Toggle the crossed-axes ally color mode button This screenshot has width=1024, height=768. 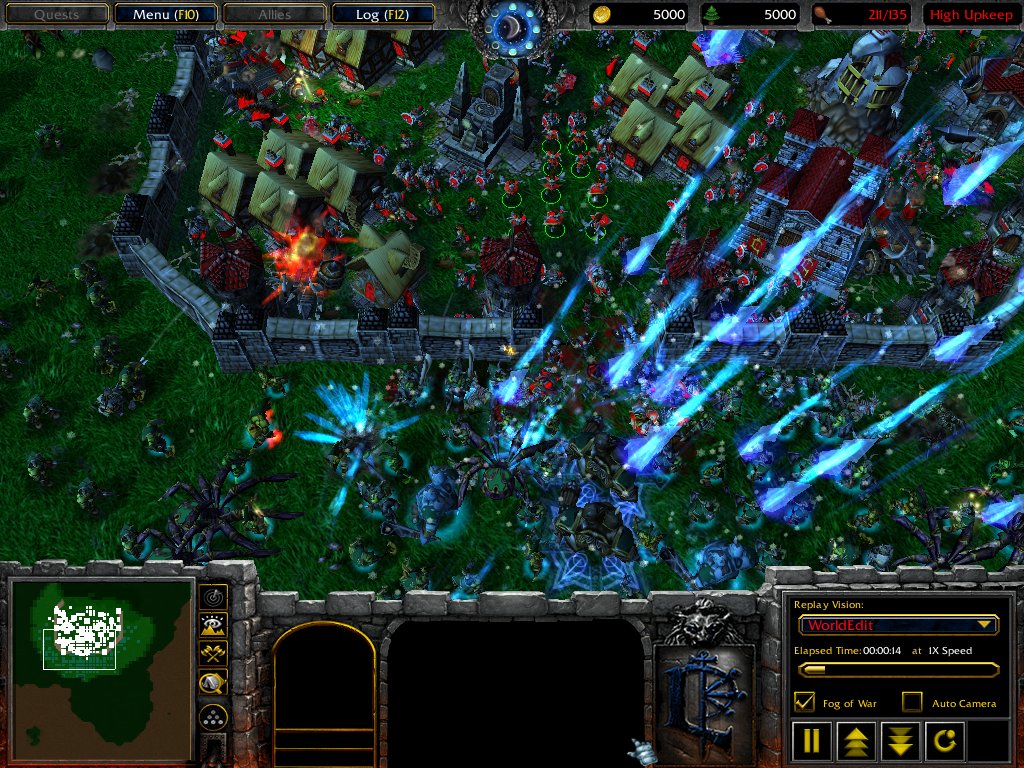point(213,655)
